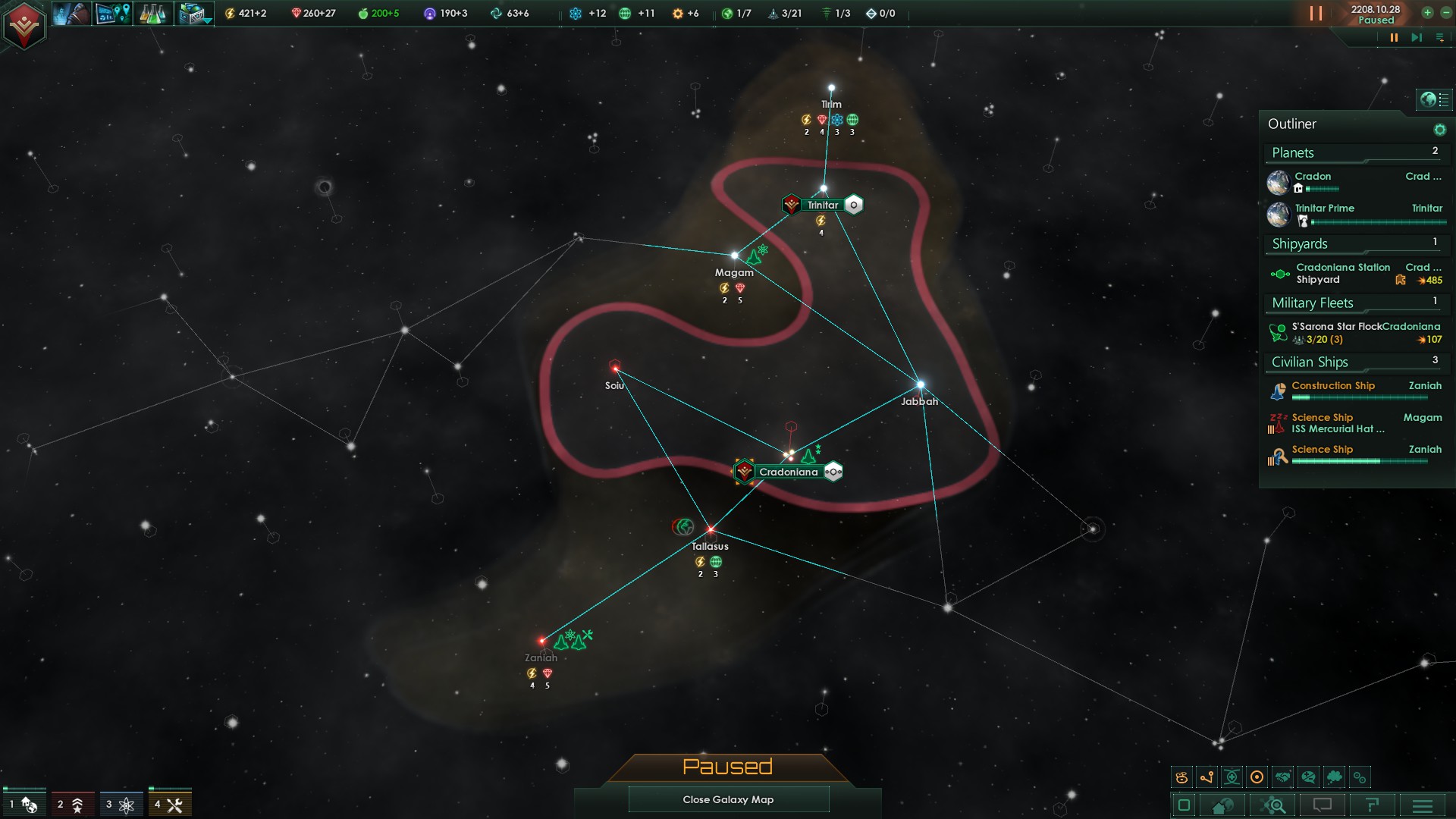This screenshot has height=819, width=1456.
Task: Open the research flasks panel
Action: point(152,14)
